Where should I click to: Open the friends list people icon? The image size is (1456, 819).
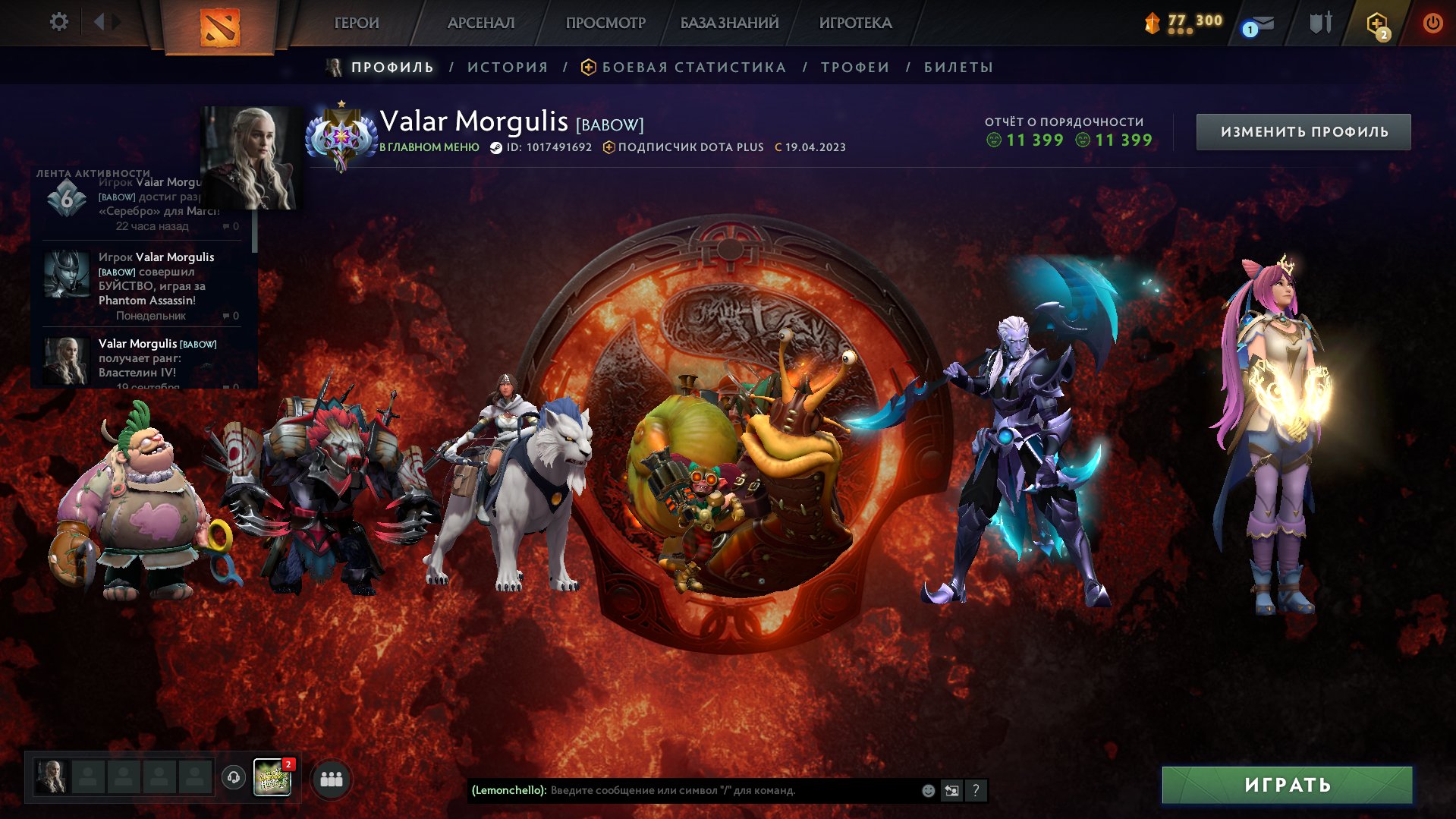click(329, 777)
